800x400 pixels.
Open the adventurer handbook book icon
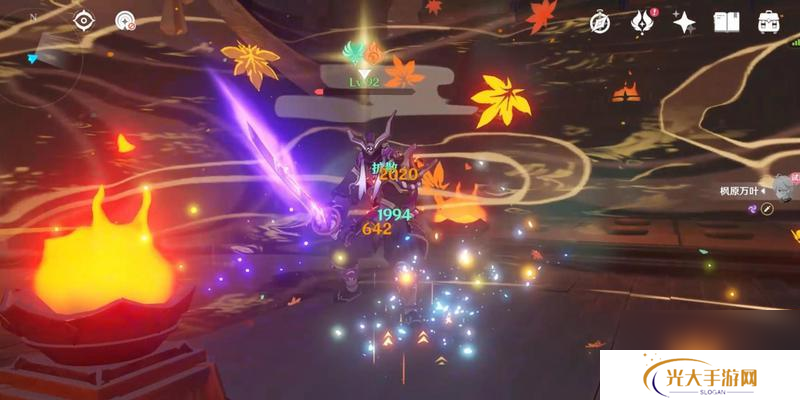pyautogui.click(x=726, y=22)
